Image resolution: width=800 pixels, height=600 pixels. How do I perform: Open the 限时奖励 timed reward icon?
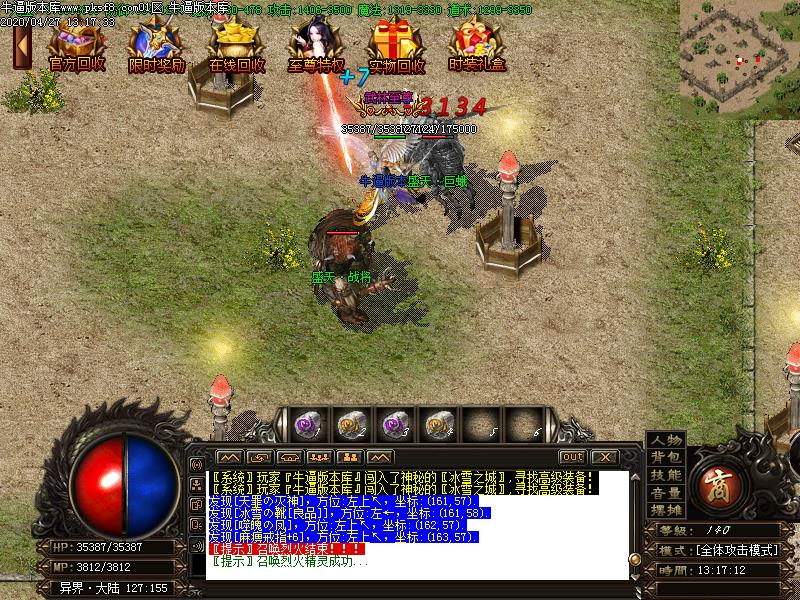(157, 43)
